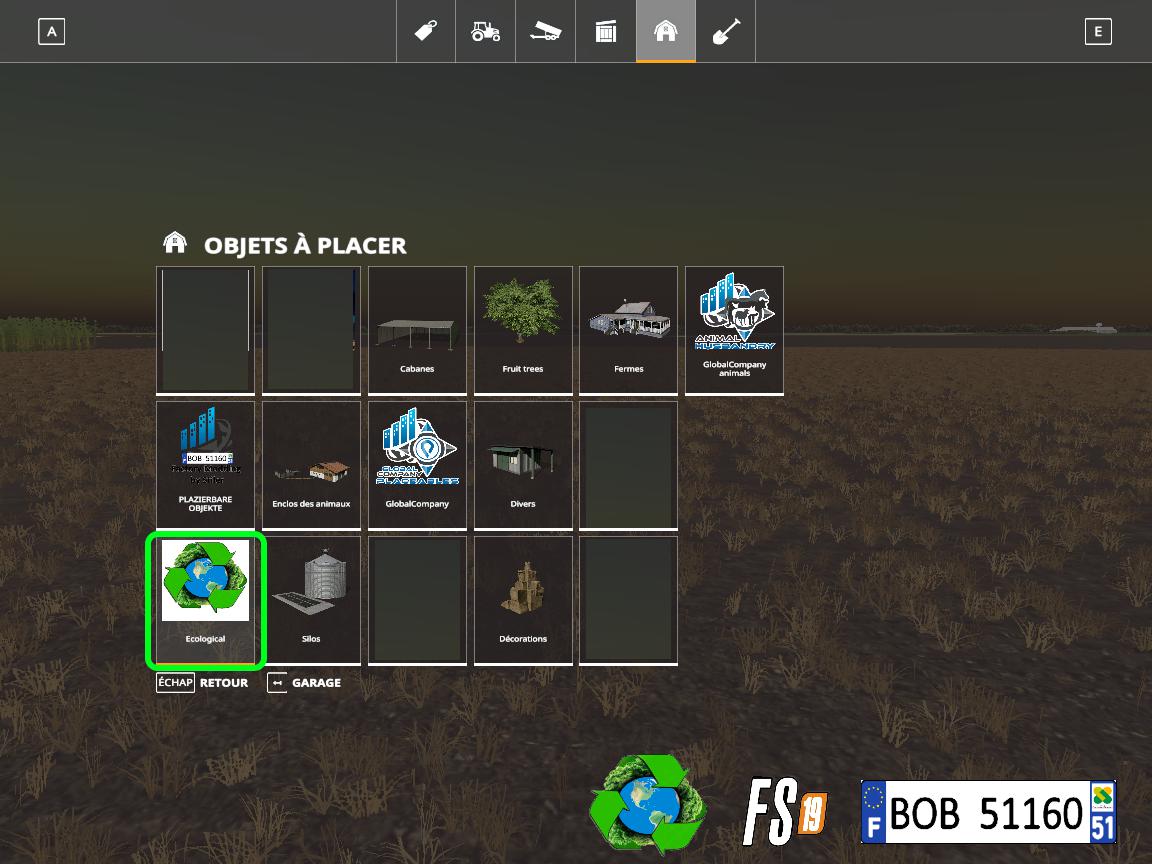
Task: Select the Fruit trees category
Action: click(523, 330)
